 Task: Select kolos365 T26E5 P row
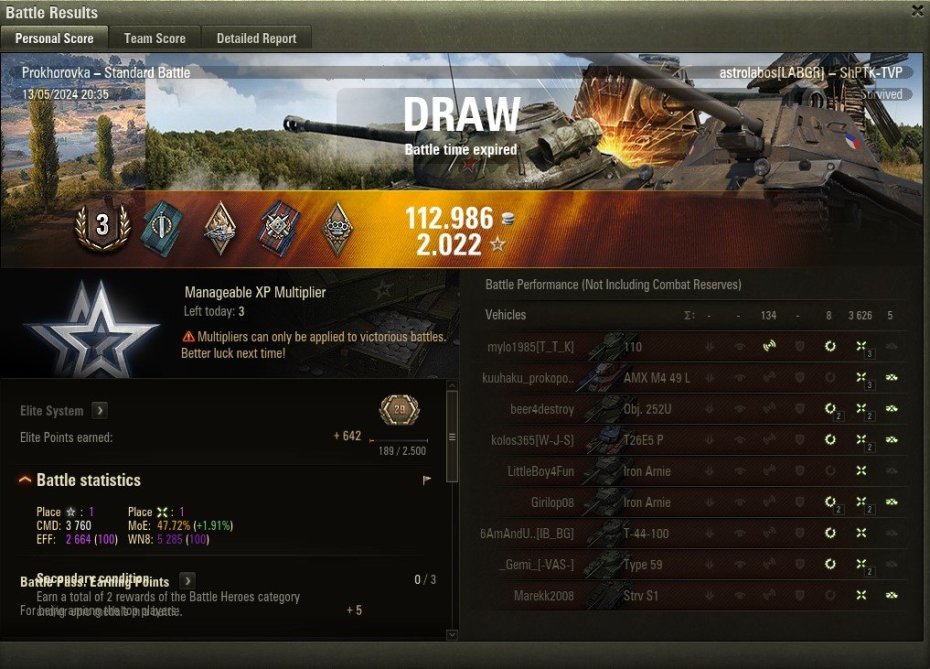click(x=690, y=440)
